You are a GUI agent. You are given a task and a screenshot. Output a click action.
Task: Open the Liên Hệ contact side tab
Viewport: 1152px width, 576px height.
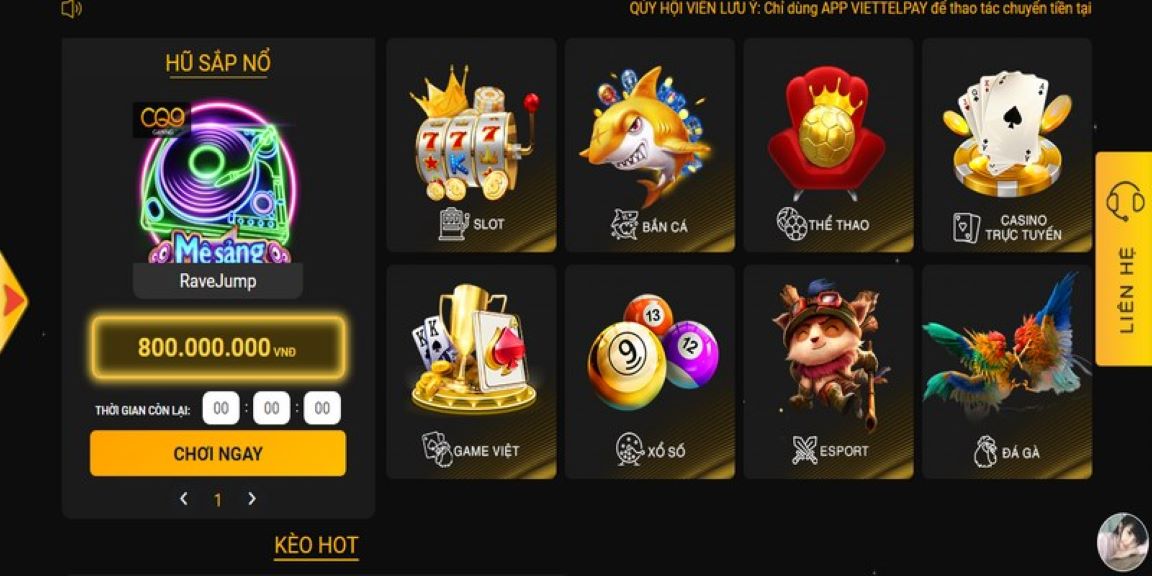pos(1125,258)
